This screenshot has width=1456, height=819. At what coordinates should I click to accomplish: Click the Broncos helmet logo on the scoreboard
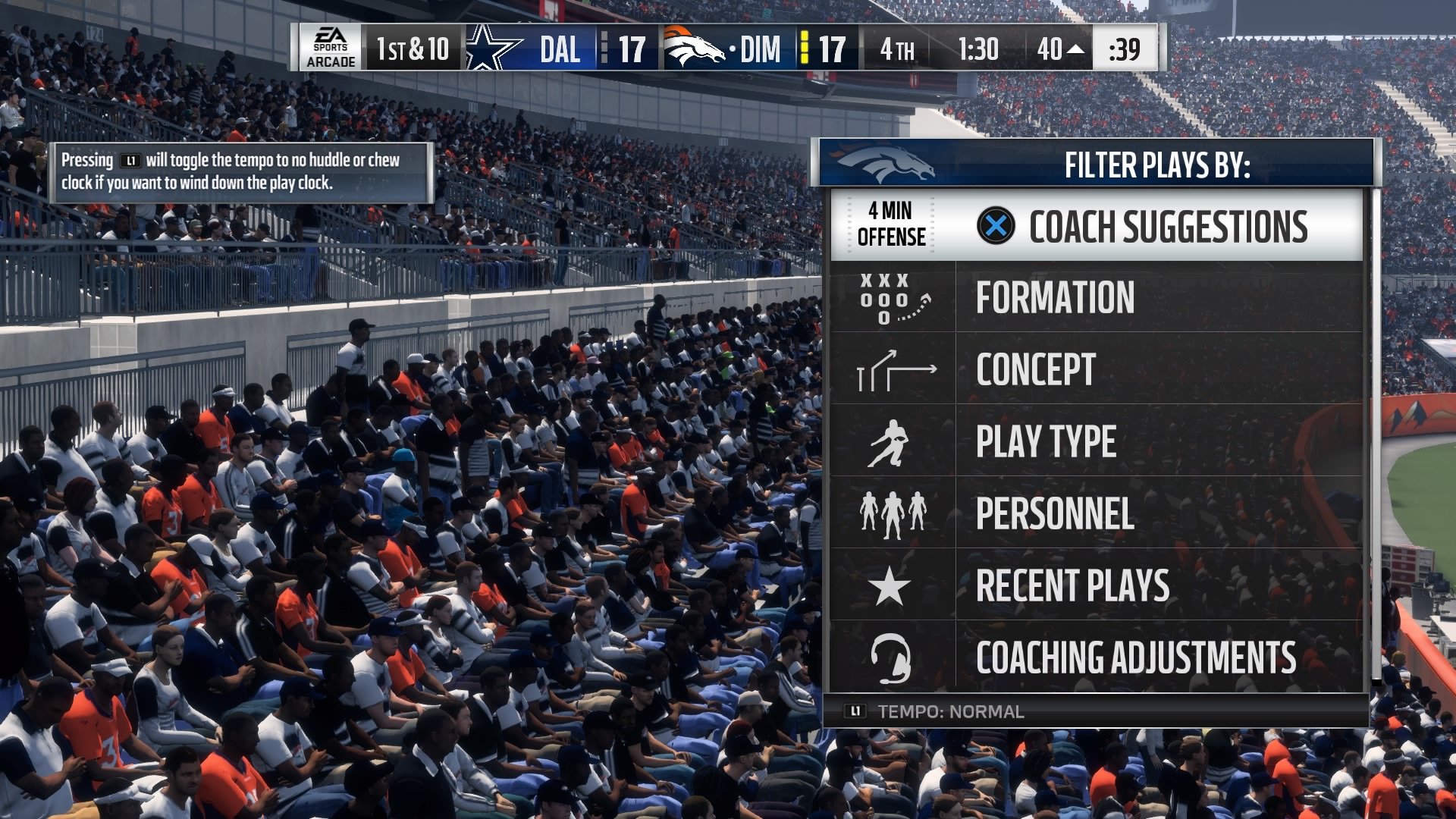pos(691,47)
